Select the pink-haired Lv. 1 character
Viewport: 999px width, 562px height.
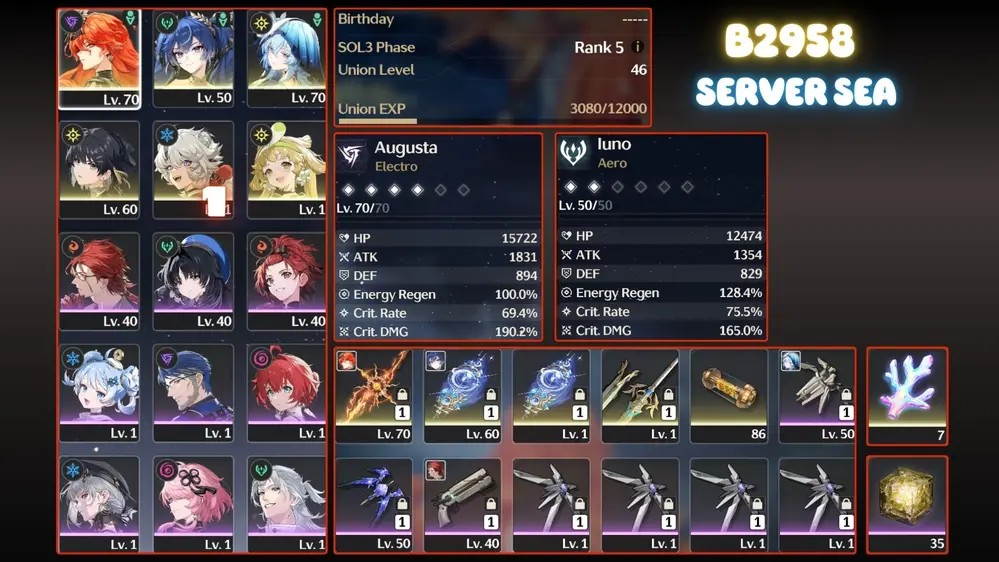click(194, 505)
